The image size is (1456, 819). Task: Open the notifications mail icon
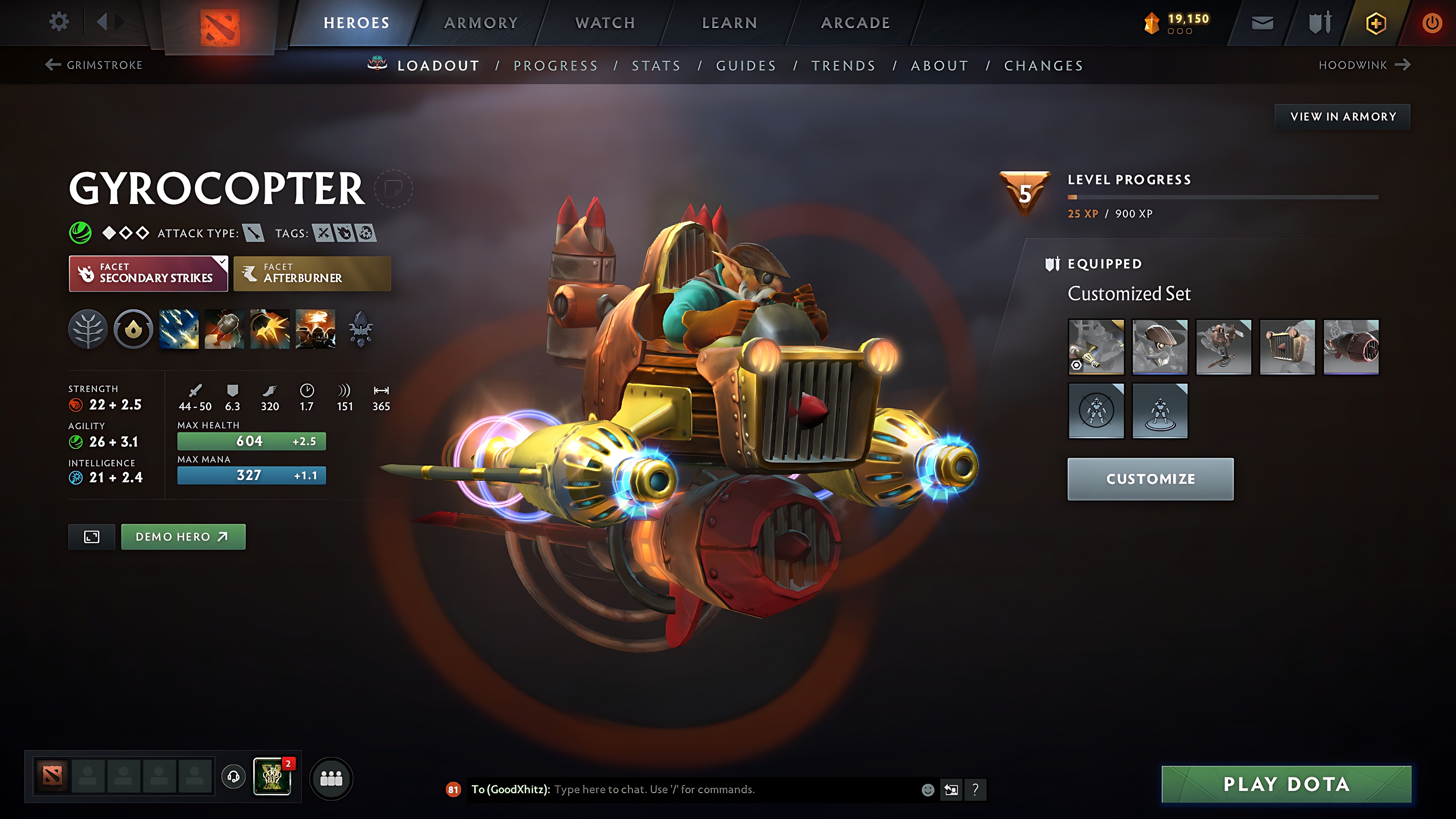click(x=1262, y=22)
